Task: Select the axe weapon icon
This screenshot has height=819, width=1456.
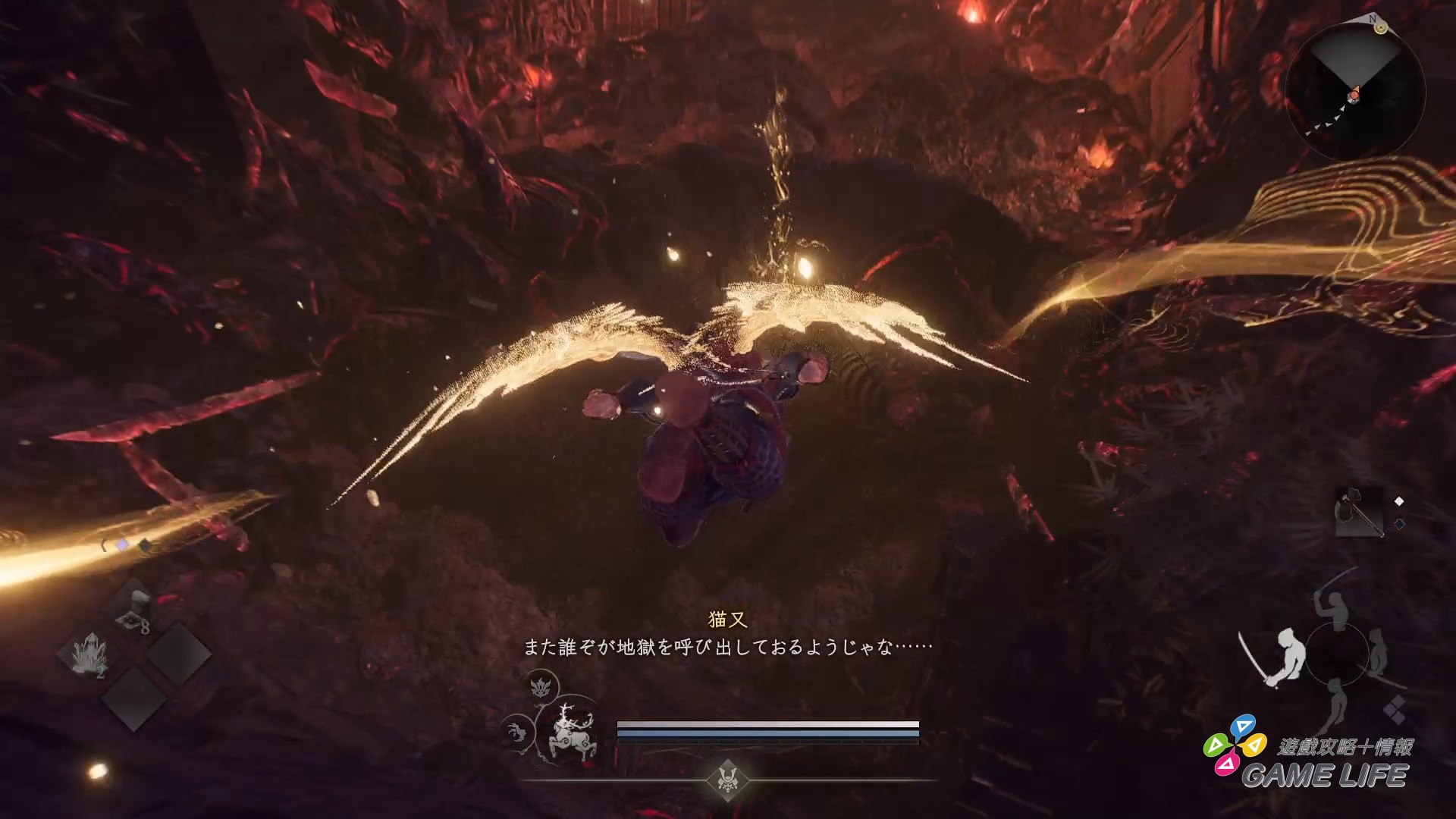Action: (x=1358, y=512)
